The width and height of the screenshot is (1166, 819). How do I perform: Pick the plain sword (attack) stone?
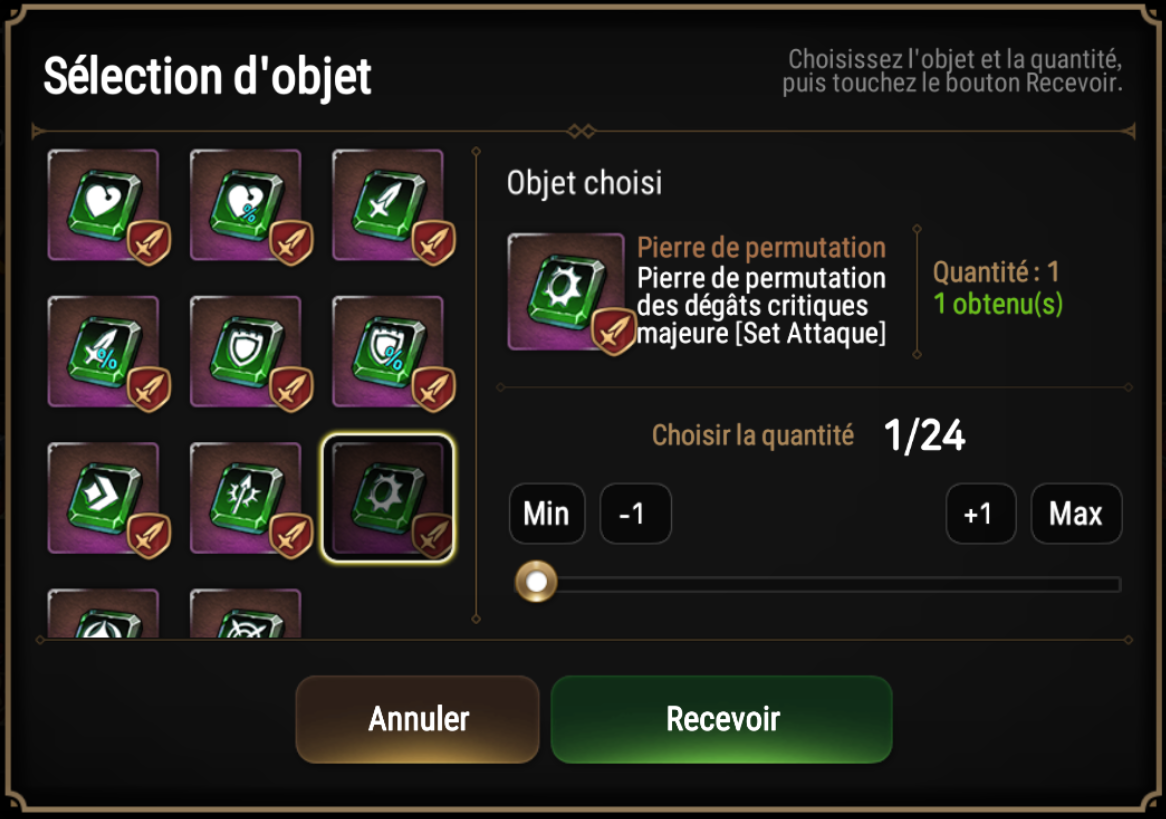388,205
